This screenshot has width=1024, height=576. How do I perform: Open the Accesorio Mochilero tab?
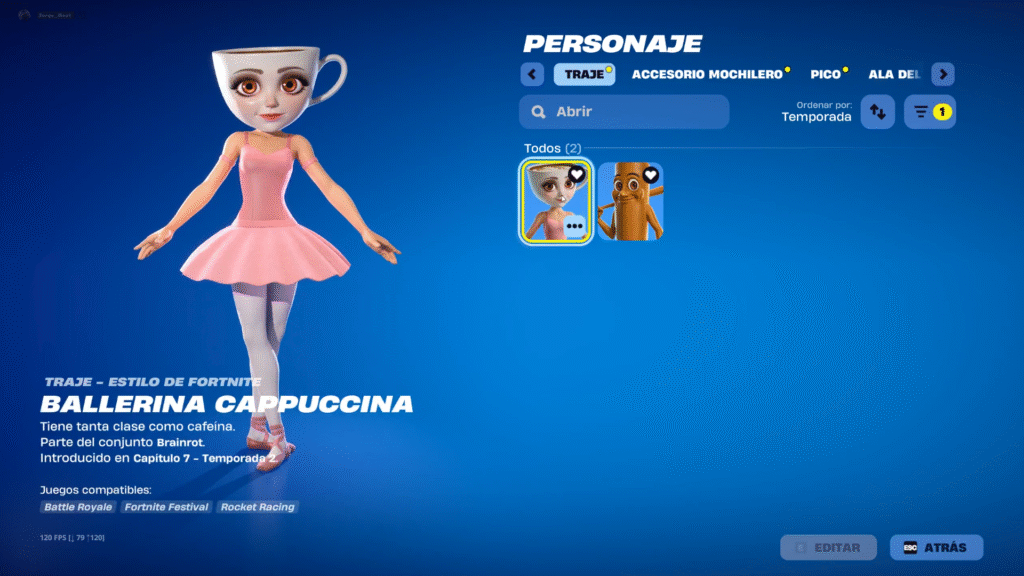pos(706,75)
